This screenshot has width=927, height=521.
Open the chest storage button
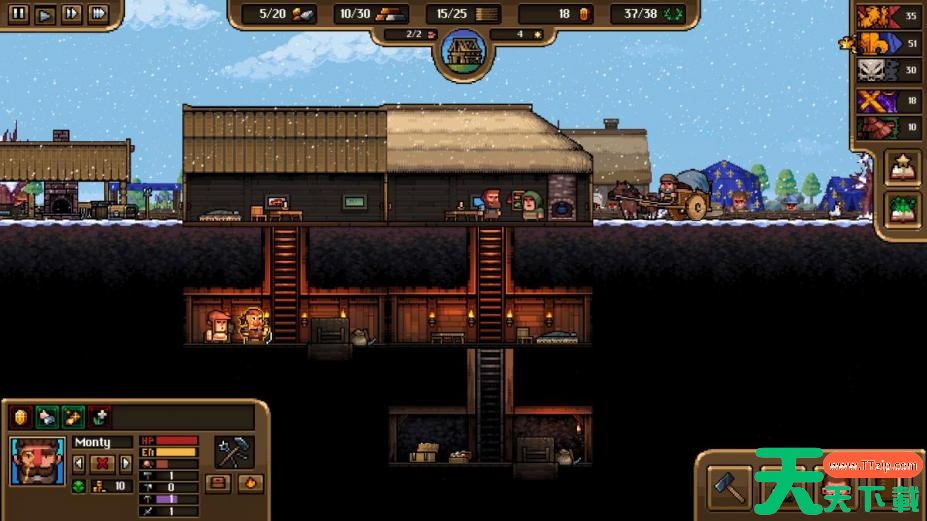pyautogui.click(x=218, y=484)
